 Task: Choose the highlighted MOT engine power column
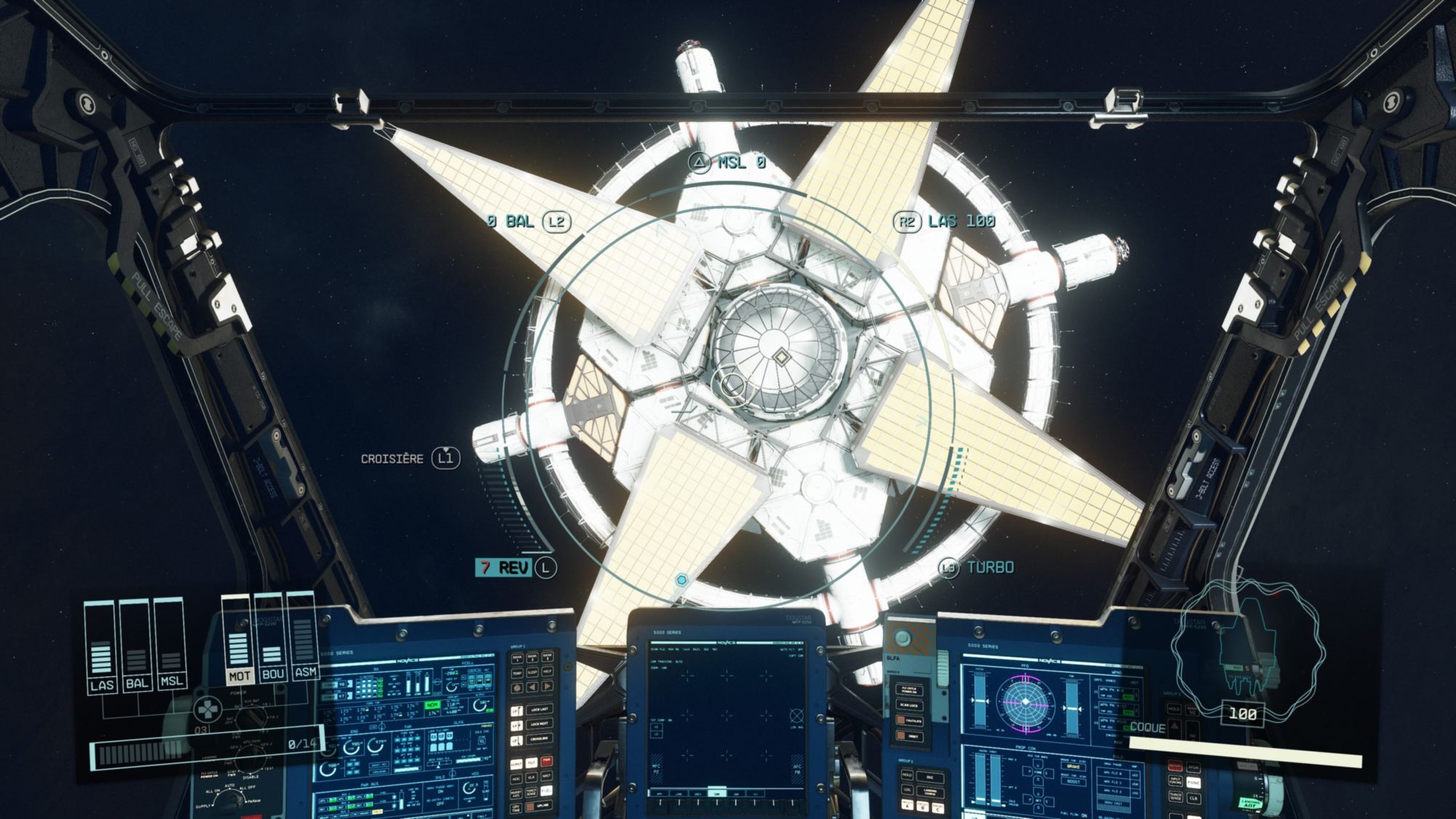pyautogui.click(x=238, y=641)
